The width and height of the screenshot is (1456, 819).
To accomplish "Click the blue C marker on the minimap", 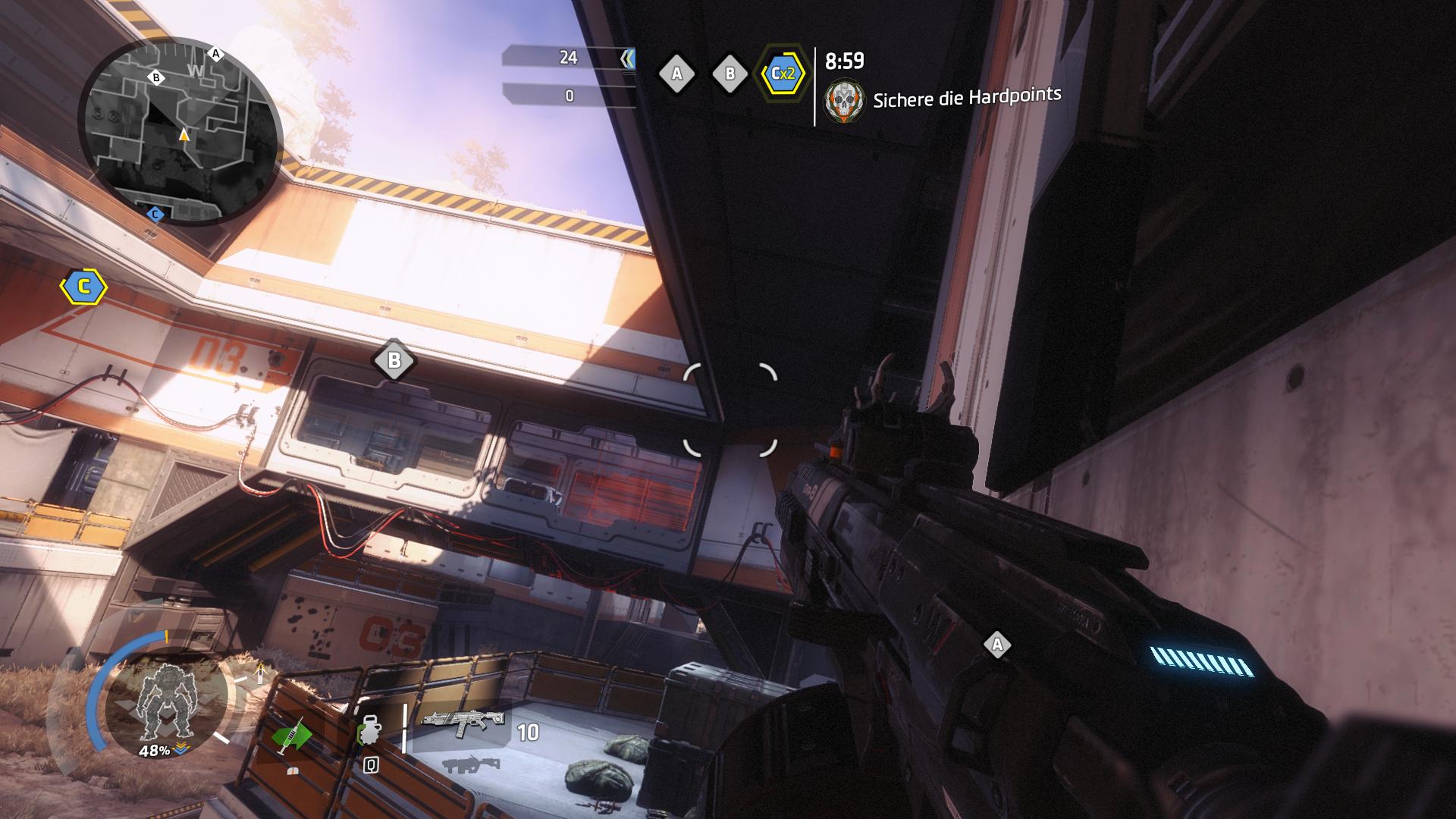I will pyautogui.click(x=155, y=215).
